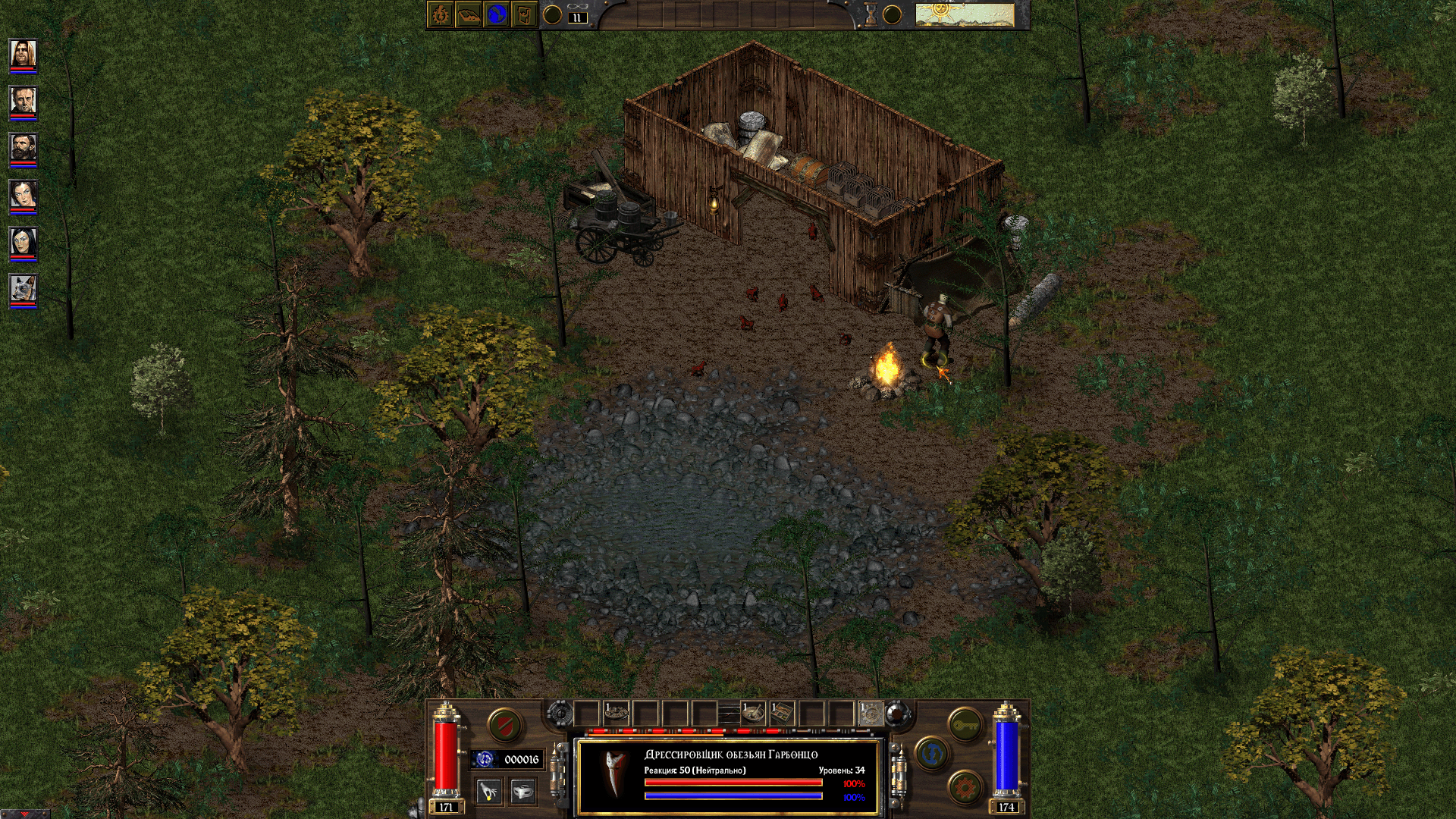The height and width of the screenshot is (819, 1456).
Task: Click the fate points counter showing 000016
Action: click(x=507, y=758)
